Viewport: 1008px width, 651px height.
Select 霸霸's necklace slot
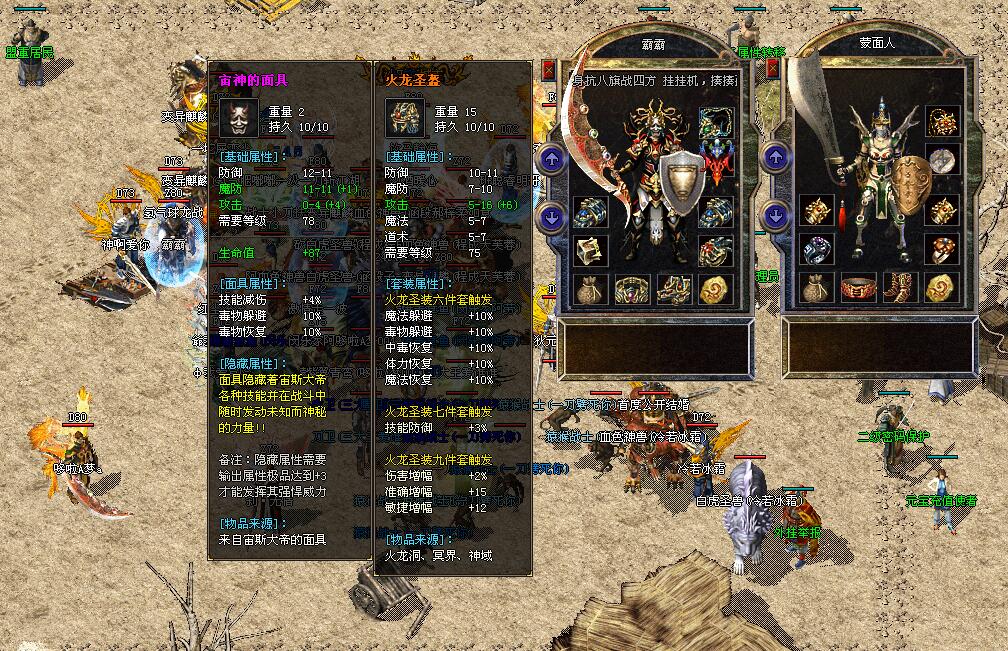pos(714,124)
